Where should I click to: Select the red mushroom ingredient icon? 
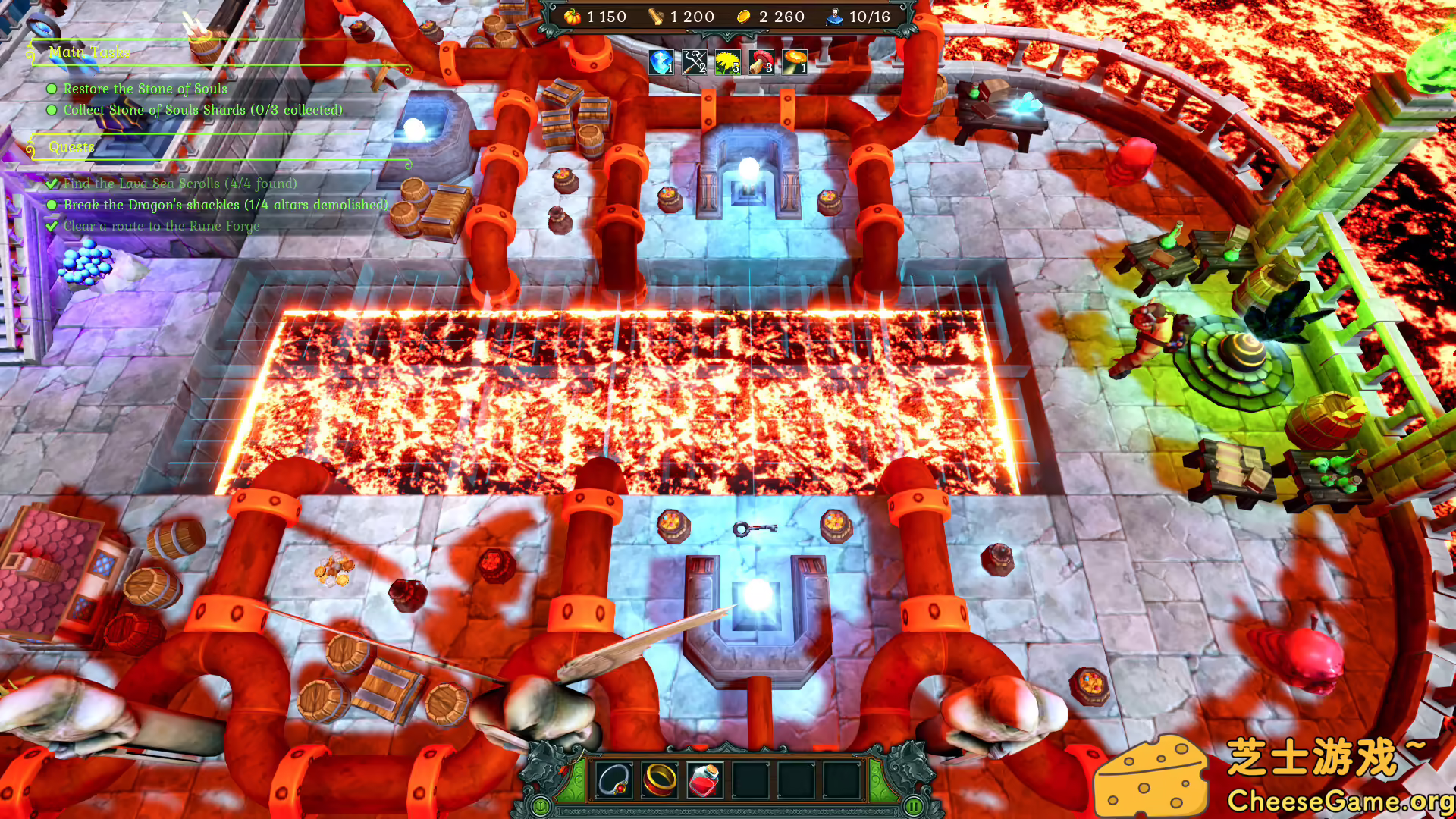[761, 62]
